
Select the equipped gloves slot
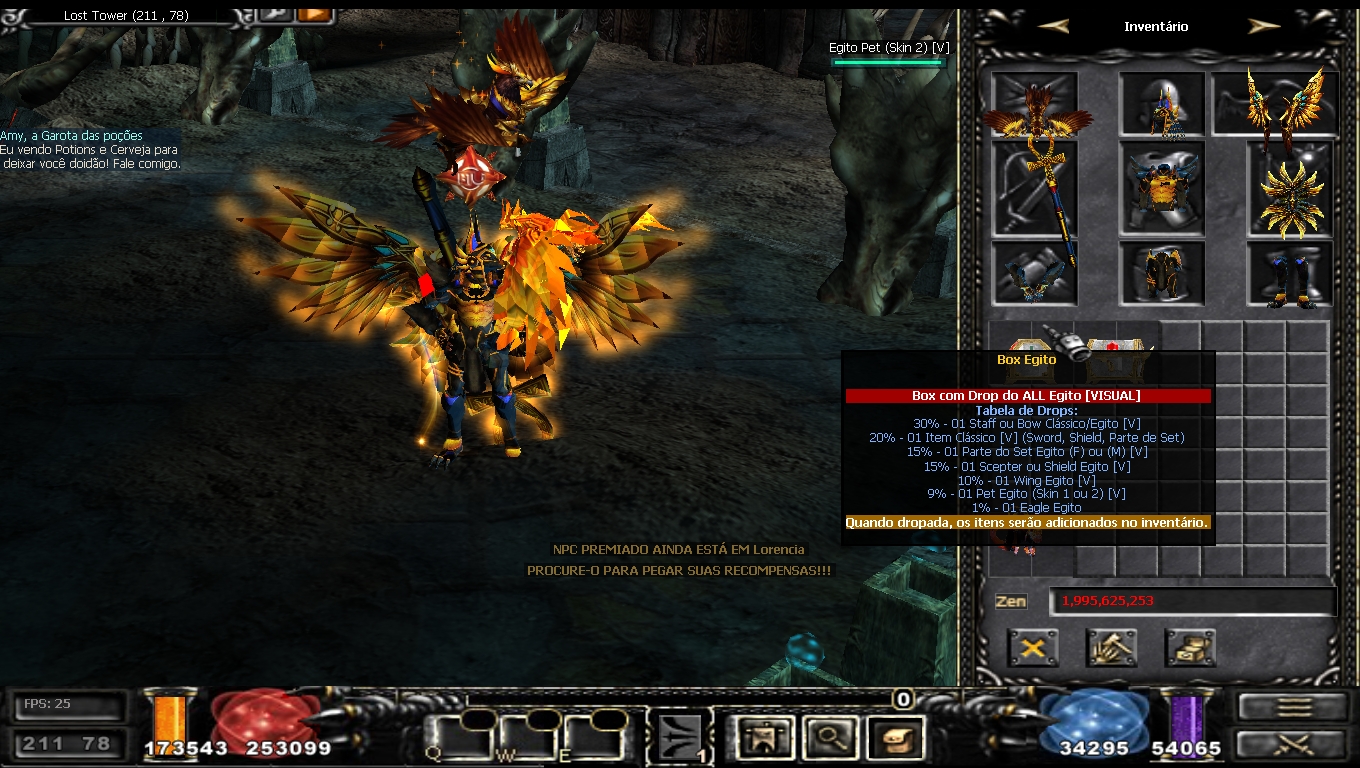tap(1034, 273)
